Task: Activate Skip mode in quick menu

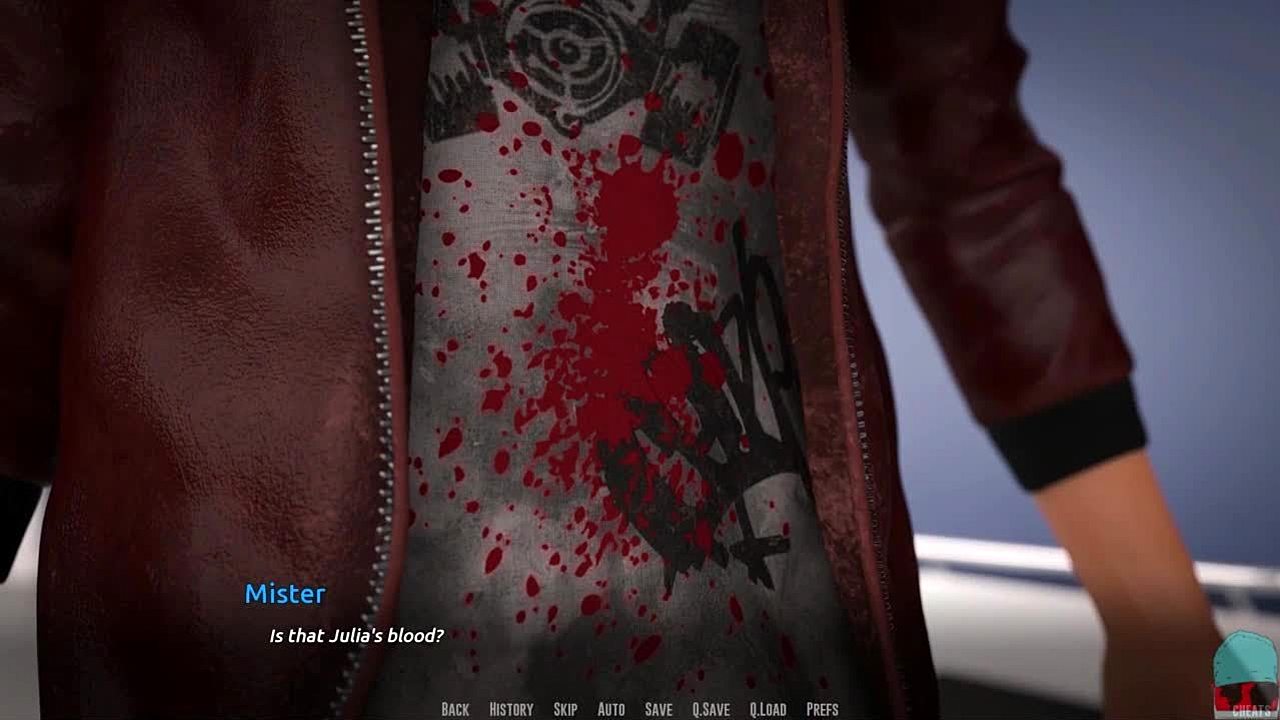Action: tap(565, 709)
